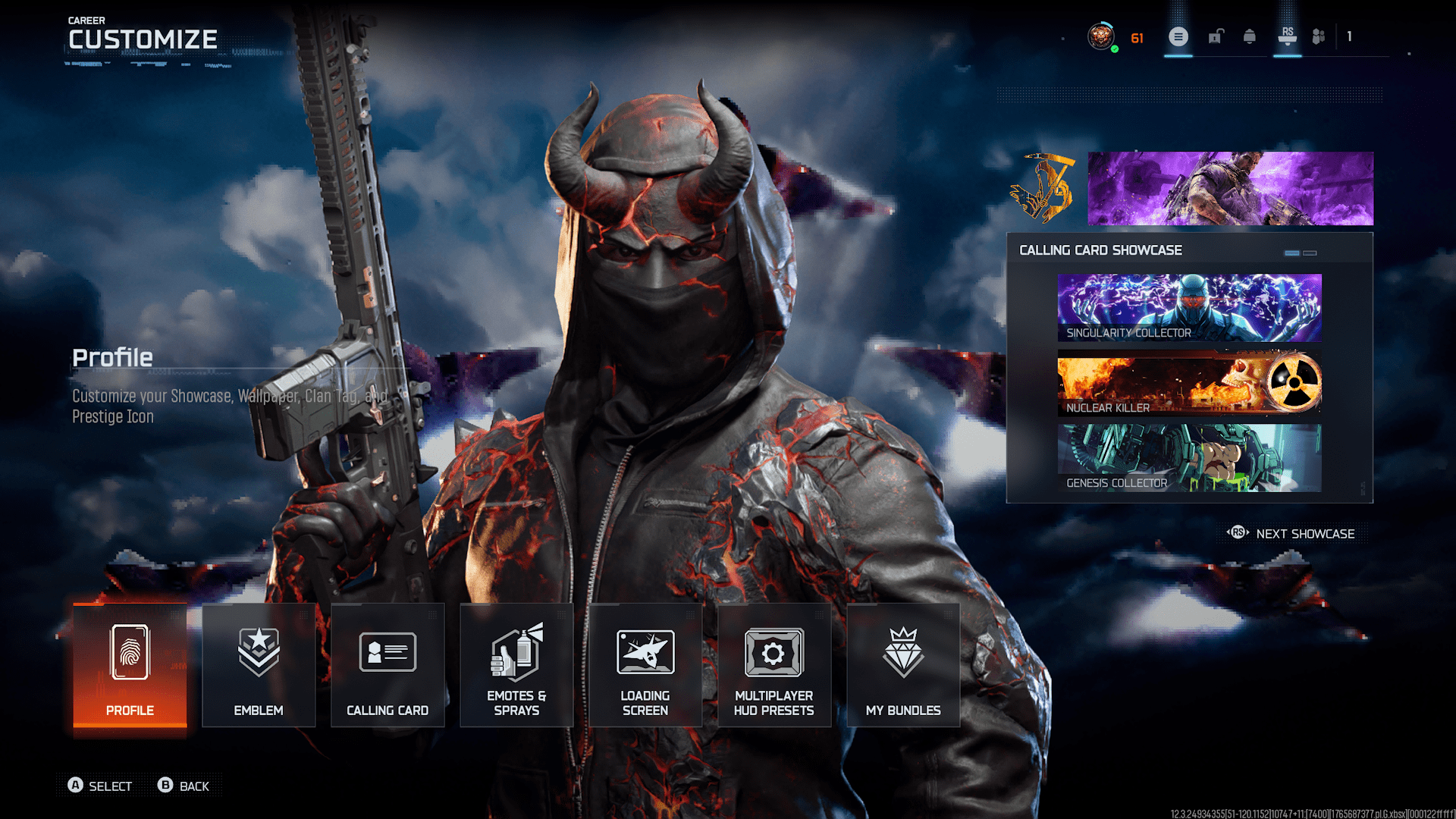Viewport: 1456px width, 819px height.
Task: Pick the Nuclear Killer calling card
Action: click(x=1188, y=381)
